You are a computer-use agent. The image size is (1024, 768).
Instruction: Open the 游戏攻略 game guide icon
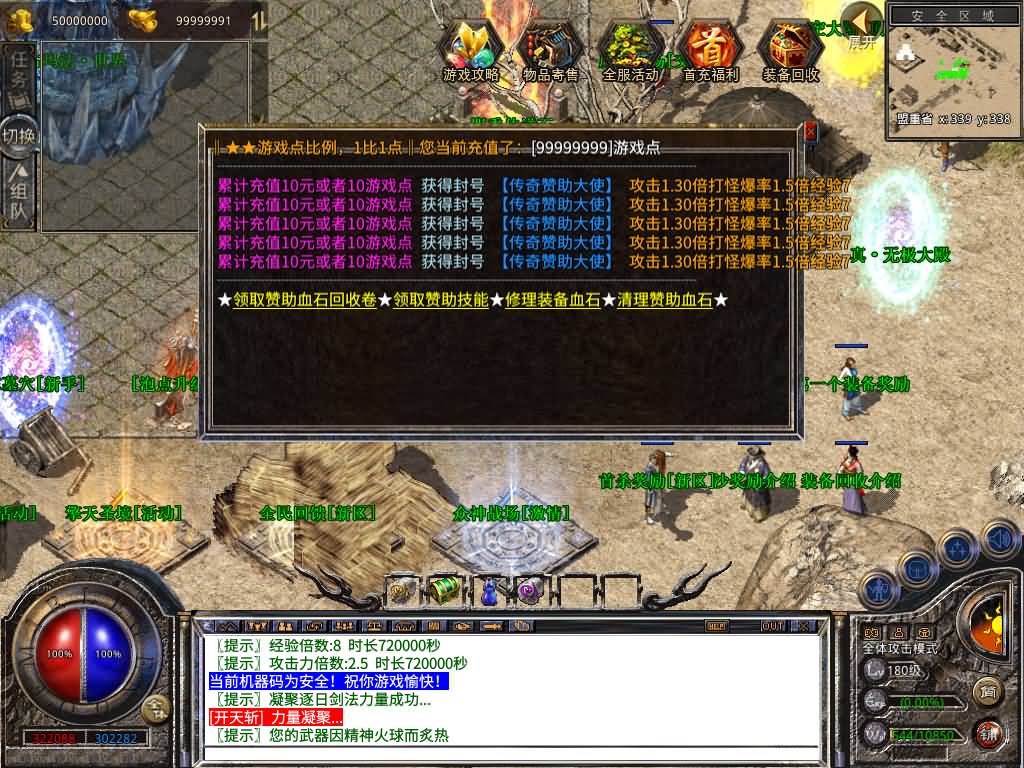(471, 50)
